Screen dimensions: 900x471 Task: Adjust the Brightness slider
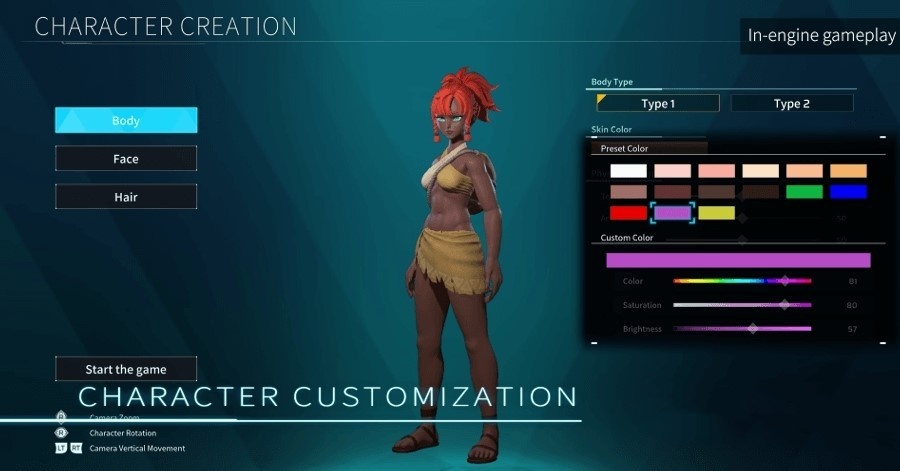tap(742, 328)
